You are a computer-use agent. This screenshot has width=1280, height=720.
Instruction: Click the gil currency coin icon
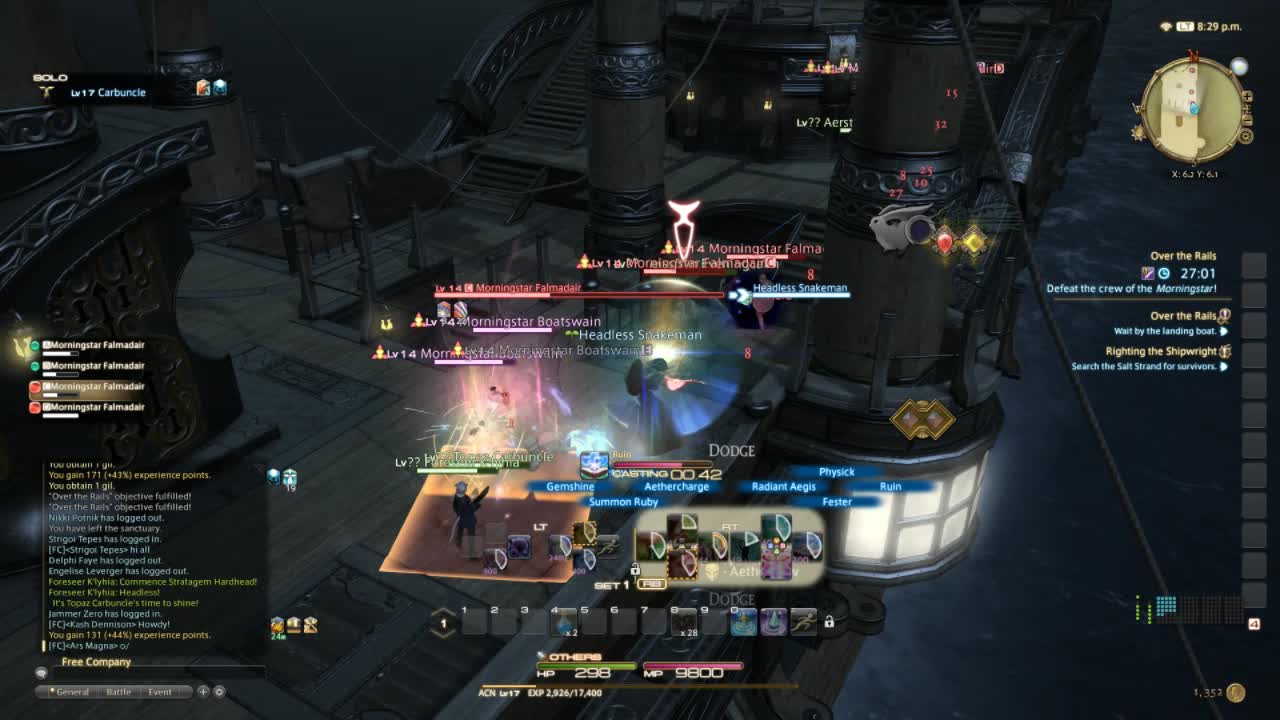pyautogui.click(x=1236, y=692)
